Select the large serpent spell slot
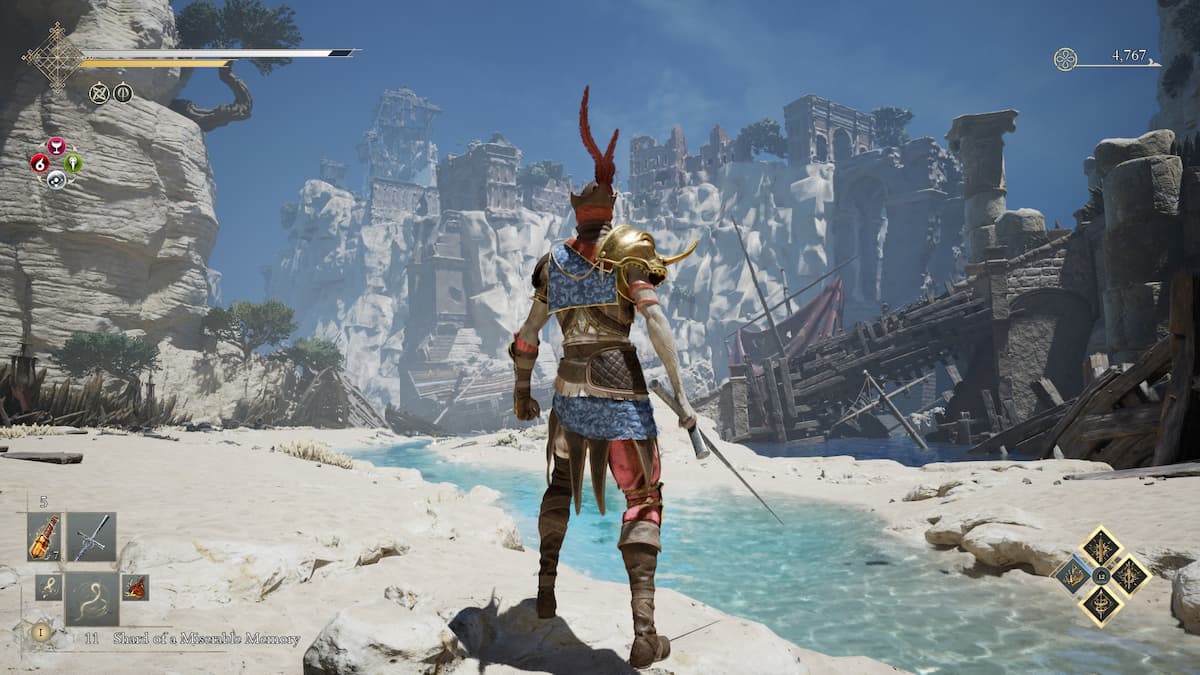 coord(92,599)
